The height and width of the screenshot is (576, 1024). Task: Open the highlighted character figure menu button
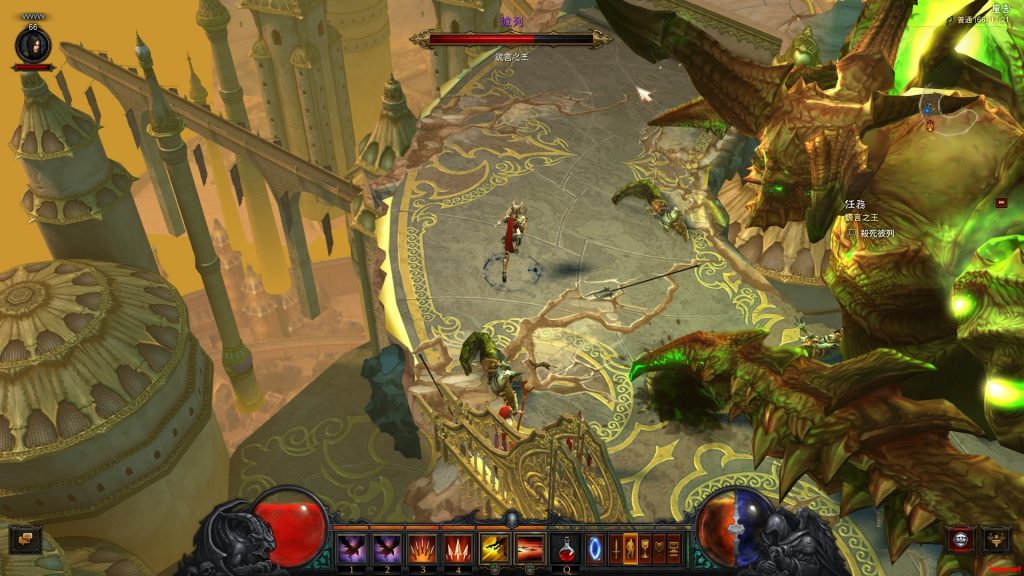coord(630,548)
